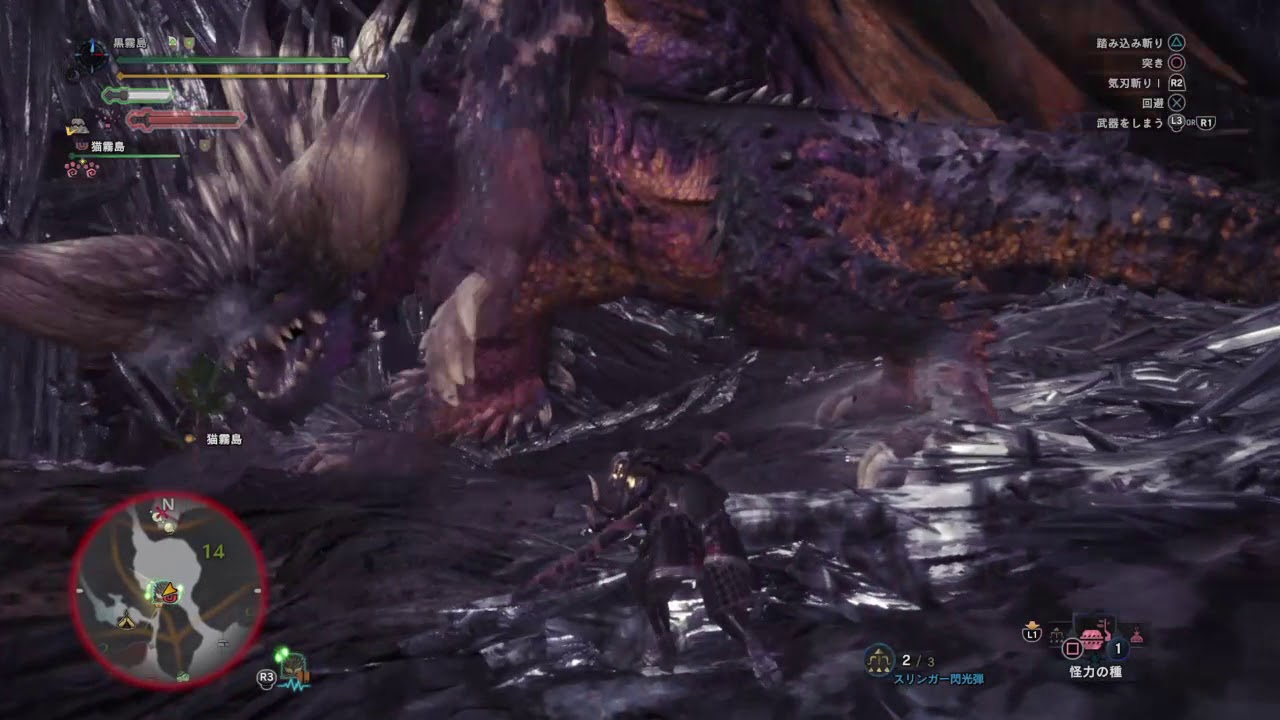Screen dimensions: 1280x720
Task: Select the target monster tracking icon with heartbeat line
Action: tap(293, 668)
